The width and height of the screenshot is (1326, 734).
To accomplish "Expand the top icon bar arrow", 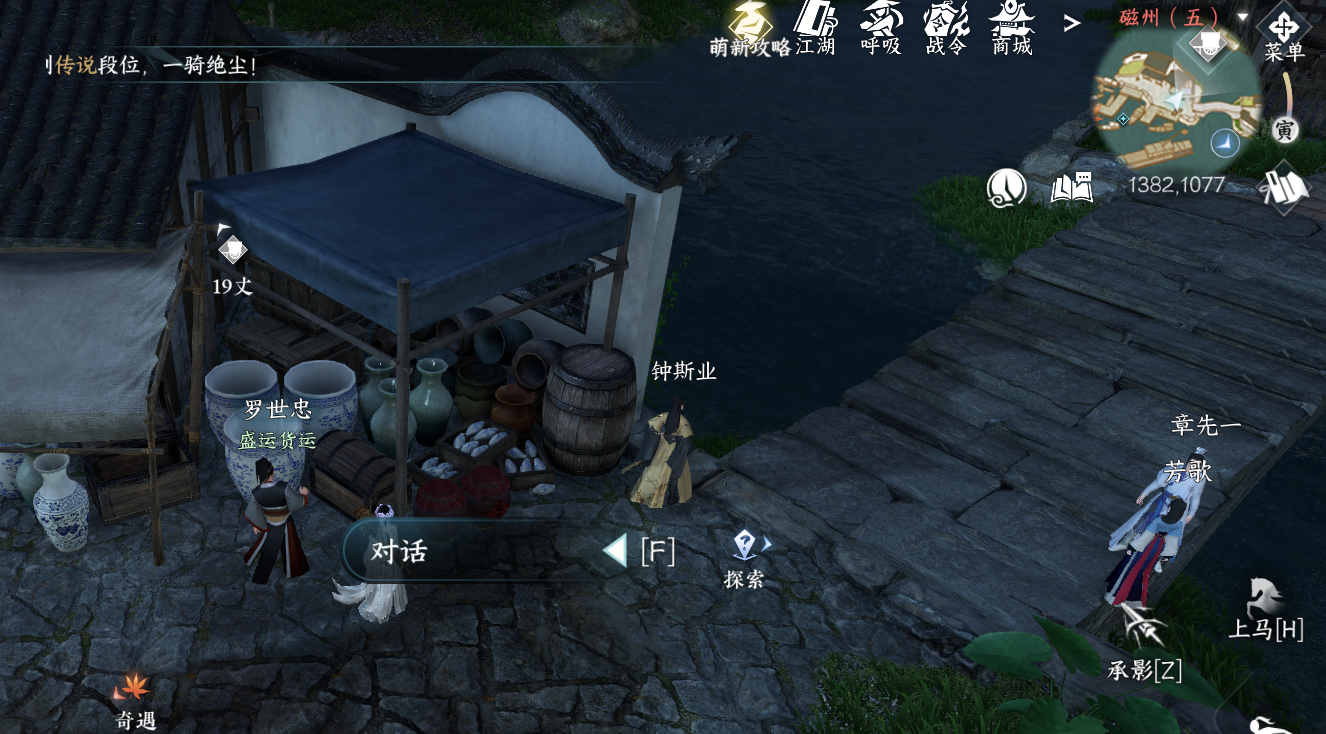I will tap(1071, 22).
